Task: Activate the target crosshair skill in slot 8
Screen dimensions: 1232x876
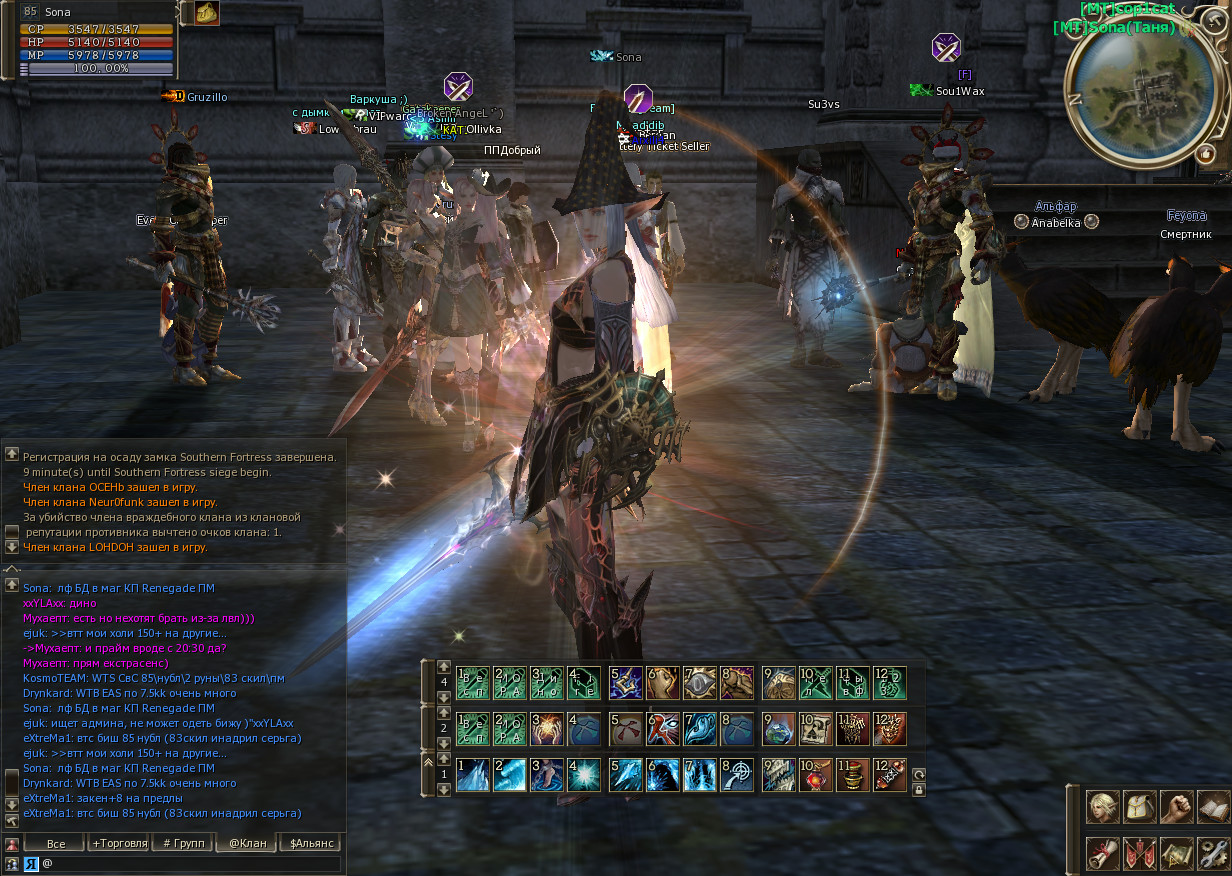Action: click(737, 776)
